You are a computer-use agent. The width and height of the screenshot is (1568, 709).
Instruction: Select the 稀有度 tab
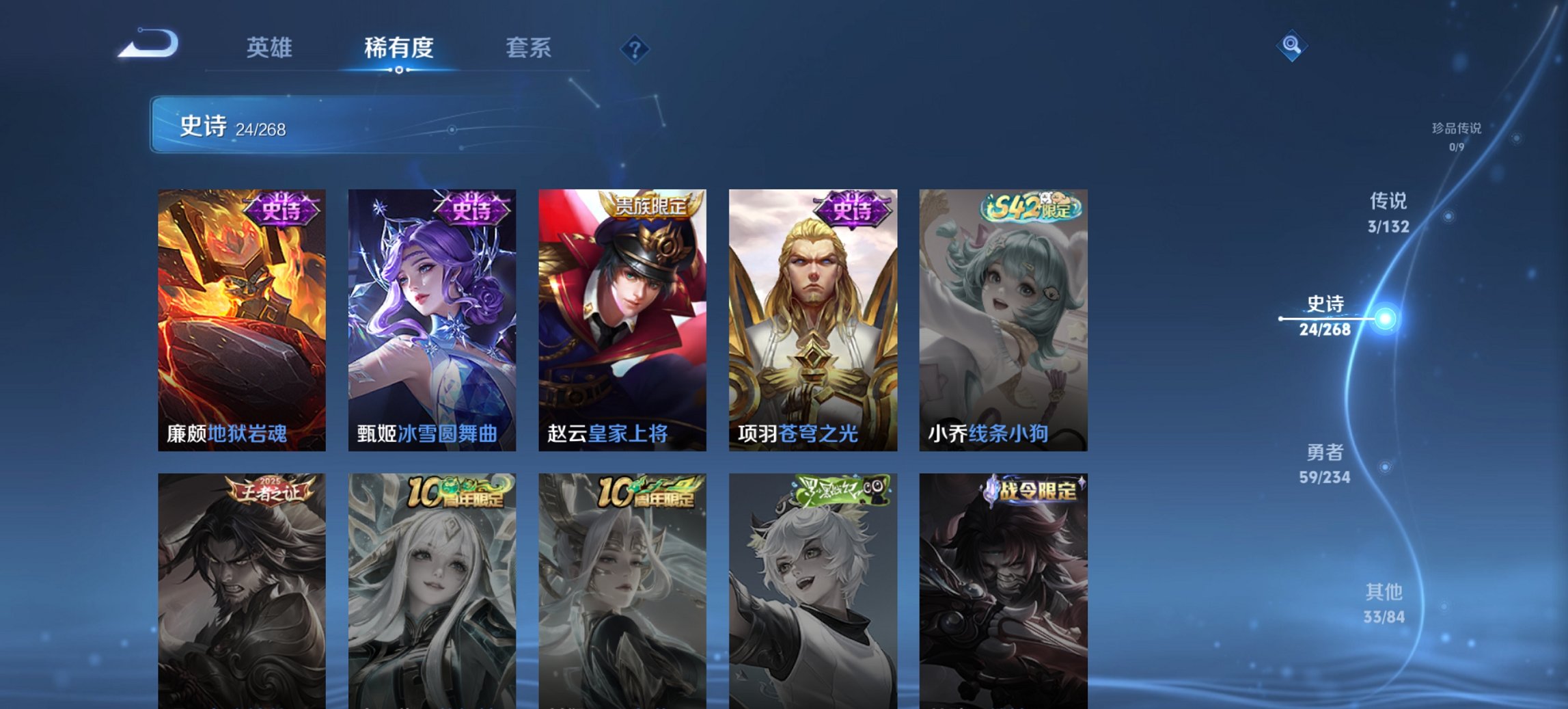tap(398, 48)
